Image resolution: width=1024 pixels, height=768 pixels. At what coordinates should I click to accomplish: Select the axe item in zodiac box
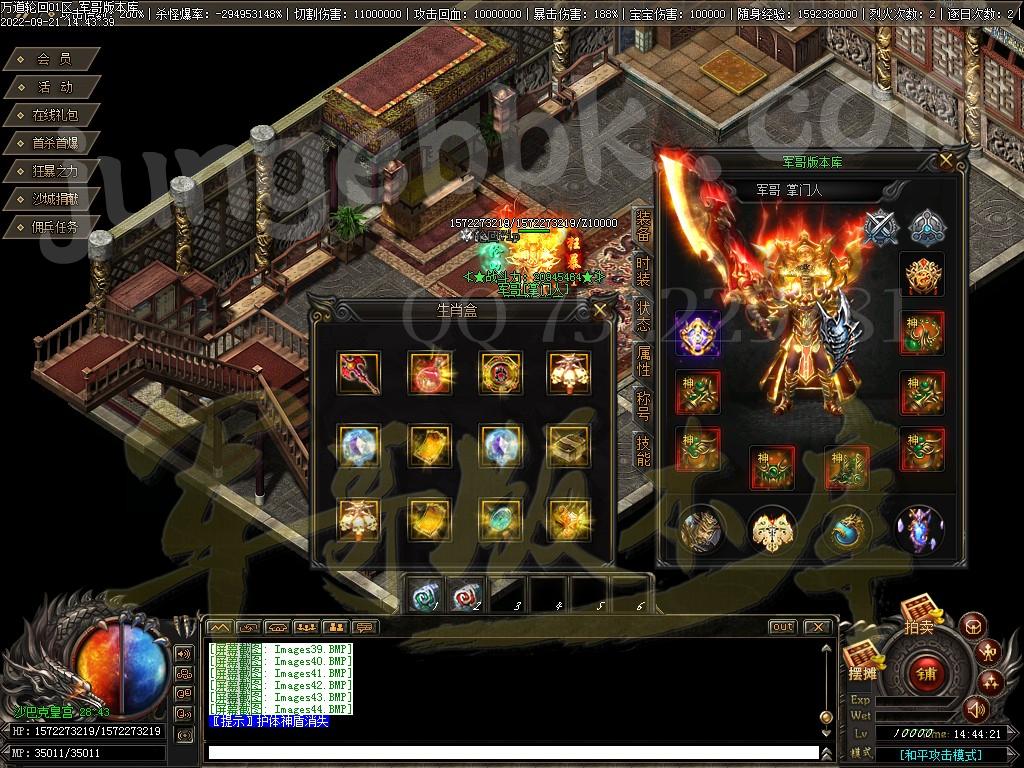pyautogui.click(x=358, y=372)
